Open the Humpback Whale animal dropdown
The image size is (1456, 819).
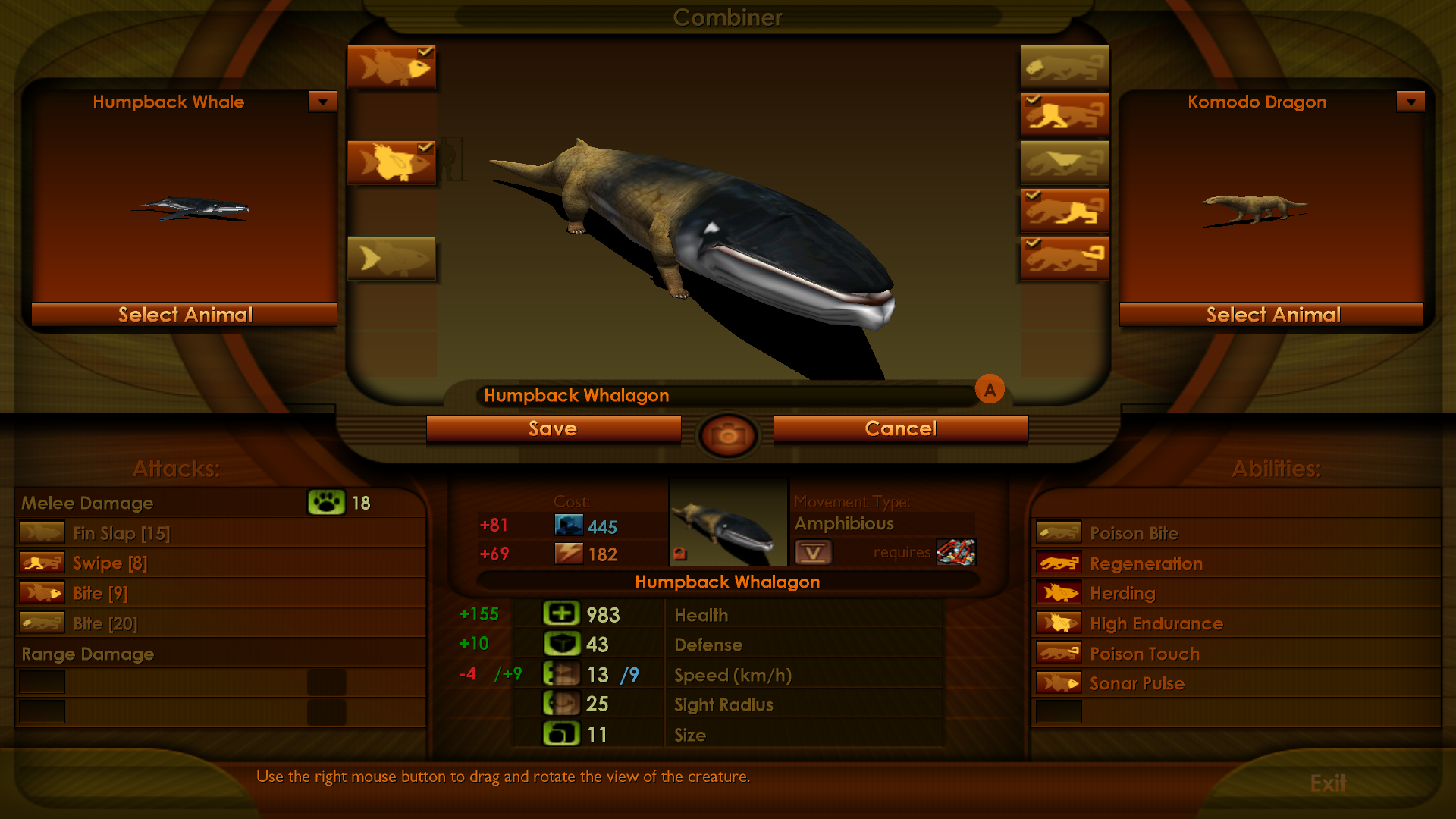coord(323,101)
